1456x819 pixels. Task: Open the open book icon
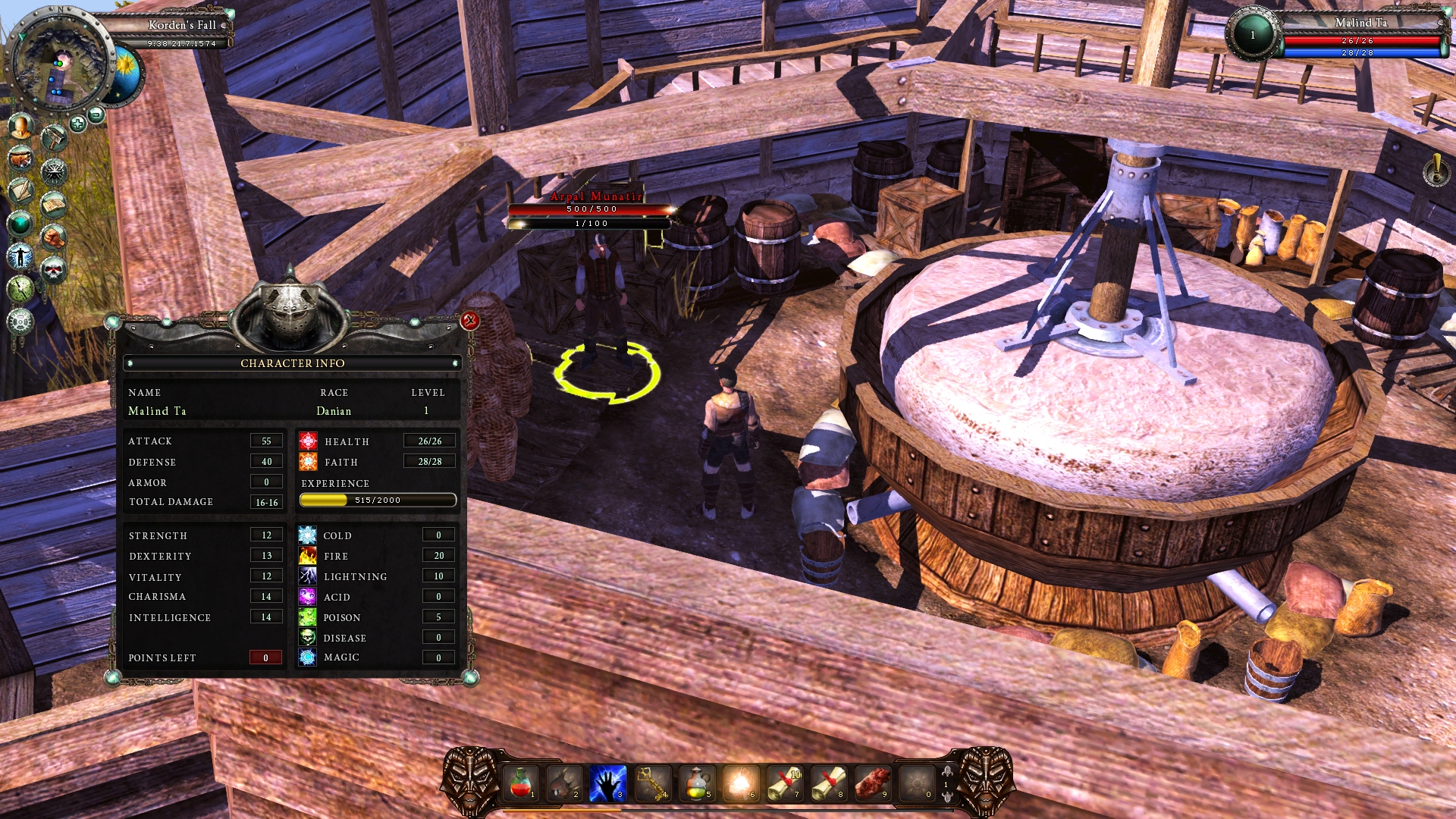click(54, 204)
